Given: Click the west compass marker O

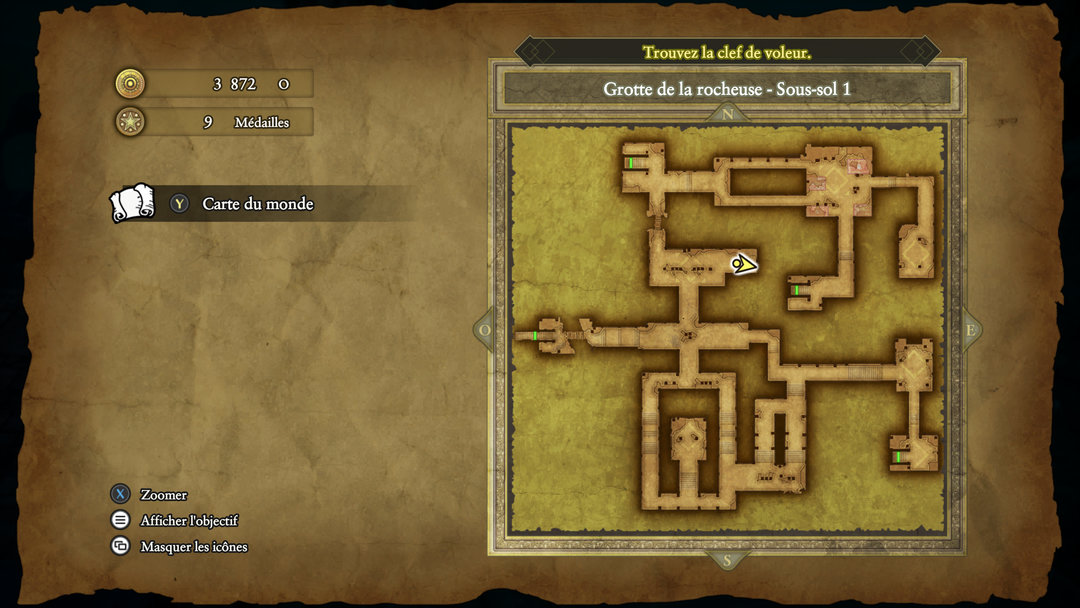Looking at the screenshot, I should pyautogui.click(x=486, y=331).
